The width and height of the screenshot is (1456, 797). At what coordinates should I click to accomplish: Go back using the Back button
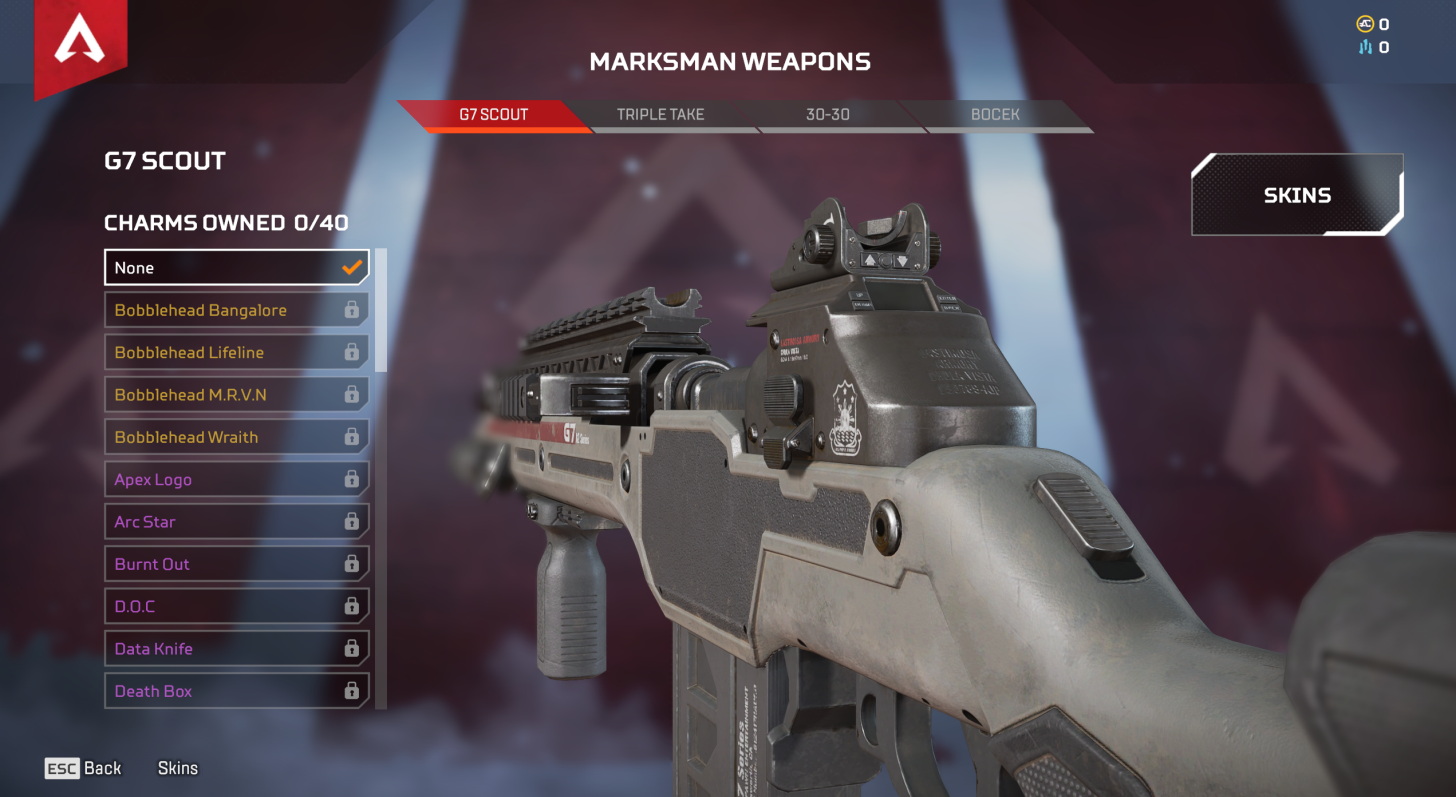pyautogui.click(x=84, y=768)
